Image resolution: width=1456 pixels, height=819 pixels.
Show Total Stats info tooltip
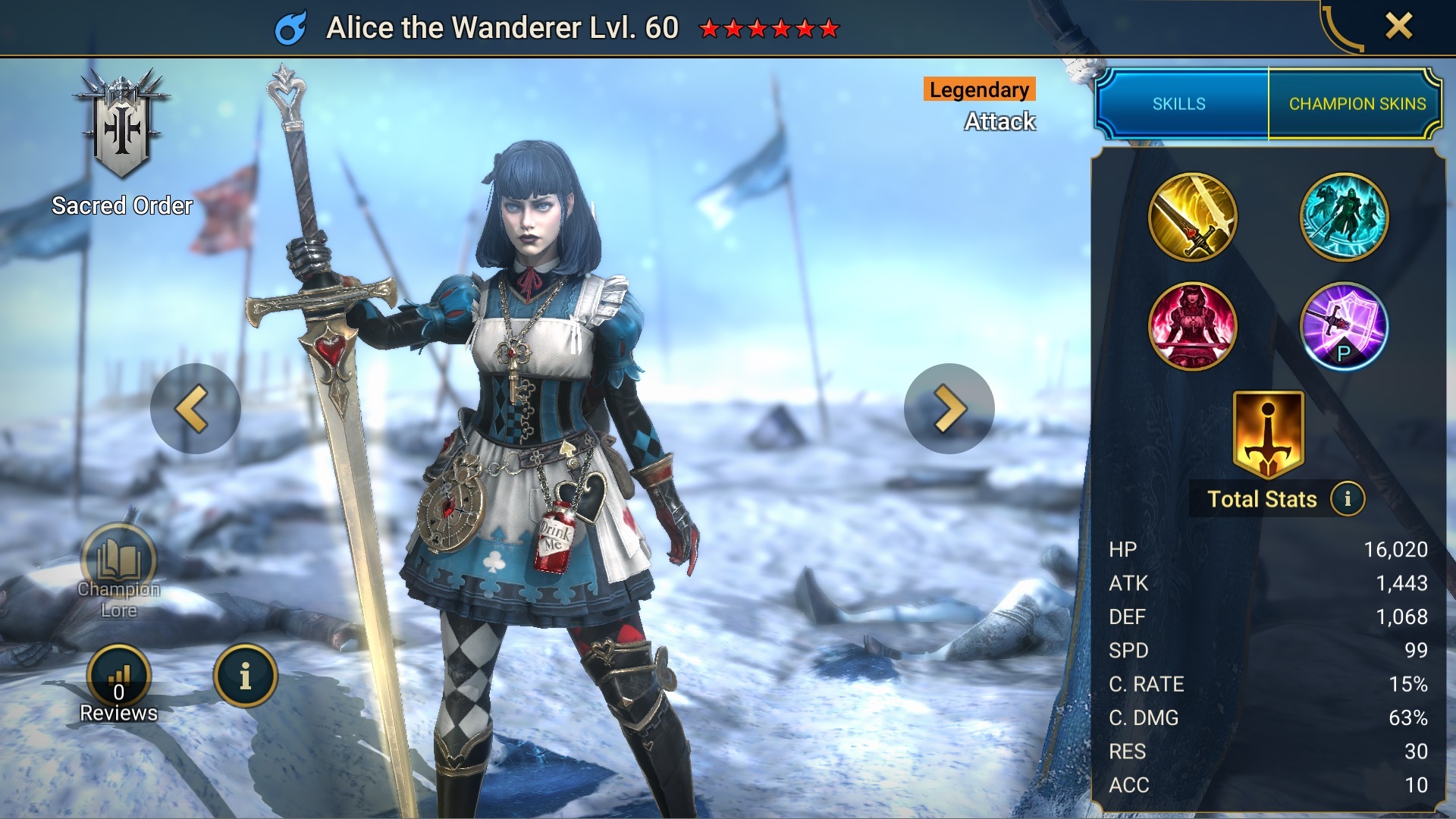1348,500
